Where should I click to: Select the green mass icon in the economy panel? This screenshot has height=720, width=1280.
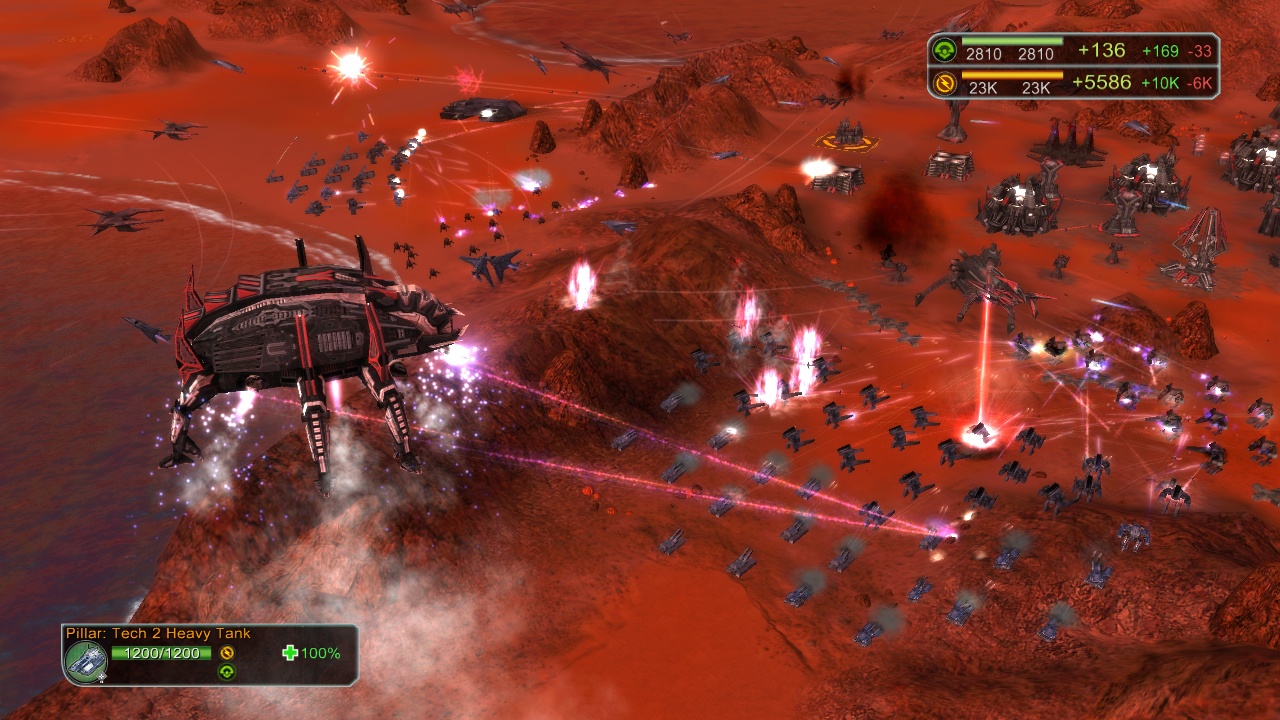pyautogui.click(x=944, y=51)
